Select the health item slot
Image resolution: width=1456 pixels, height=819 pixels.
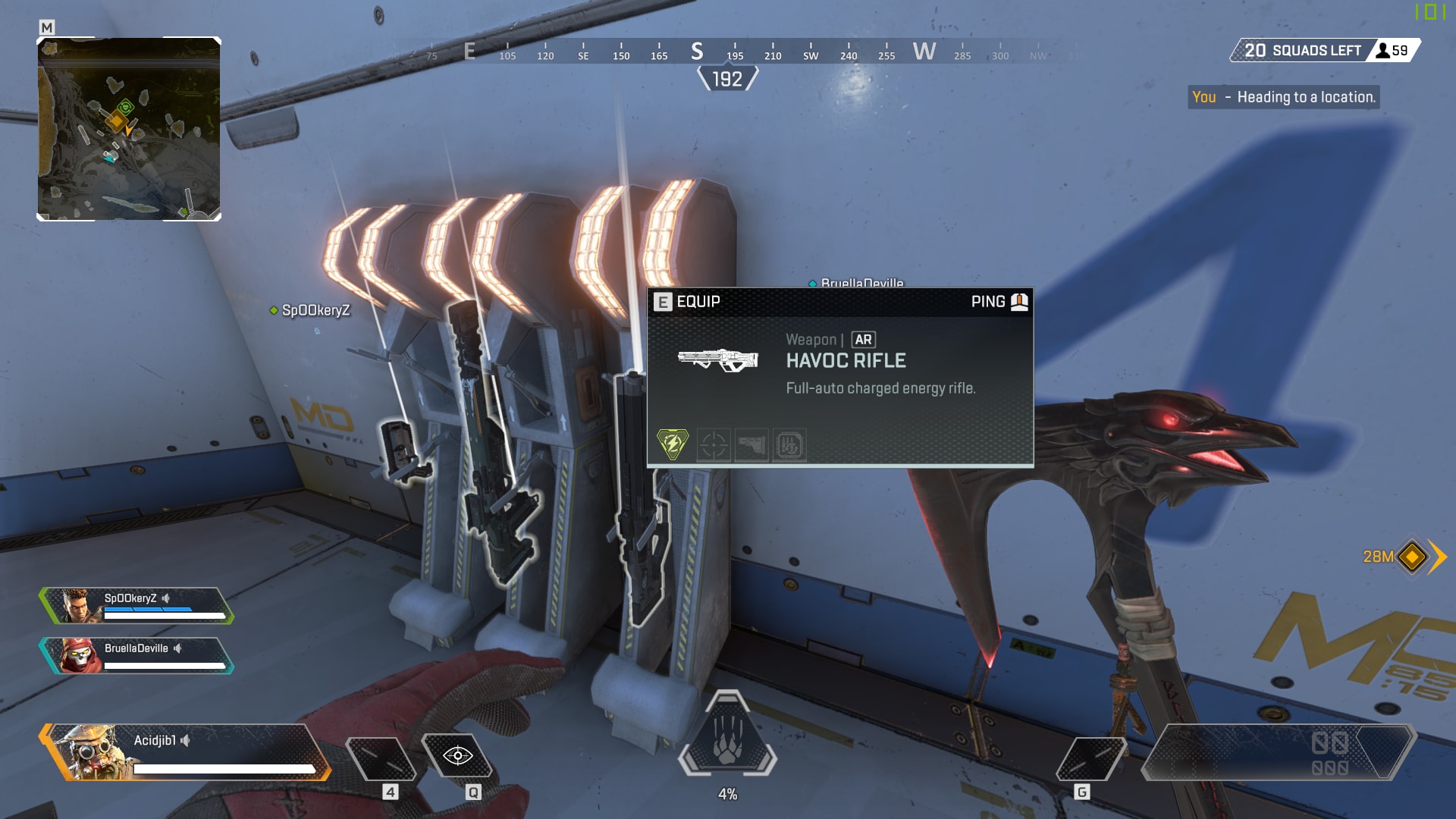tap(381, 758)
